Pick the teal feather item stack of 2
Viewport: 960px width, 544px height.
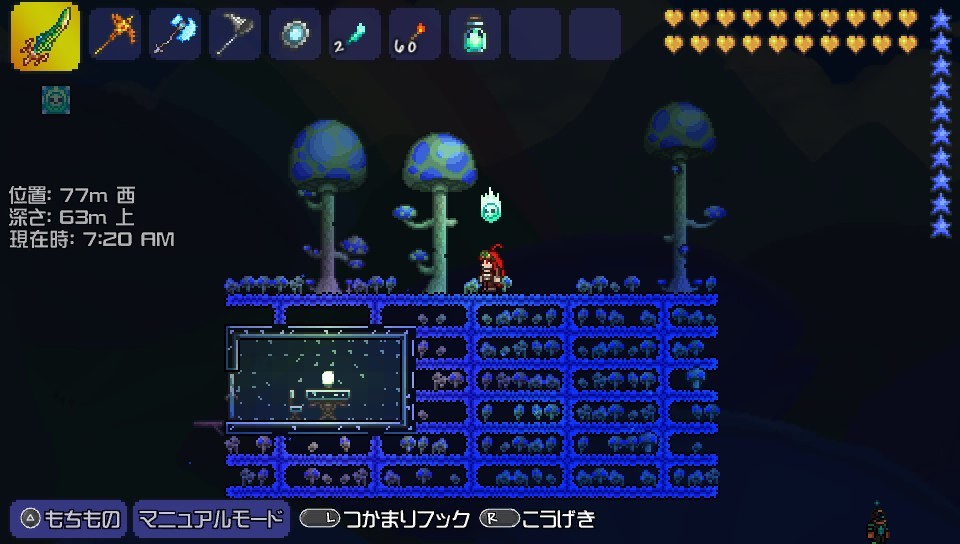click(355, 35)
